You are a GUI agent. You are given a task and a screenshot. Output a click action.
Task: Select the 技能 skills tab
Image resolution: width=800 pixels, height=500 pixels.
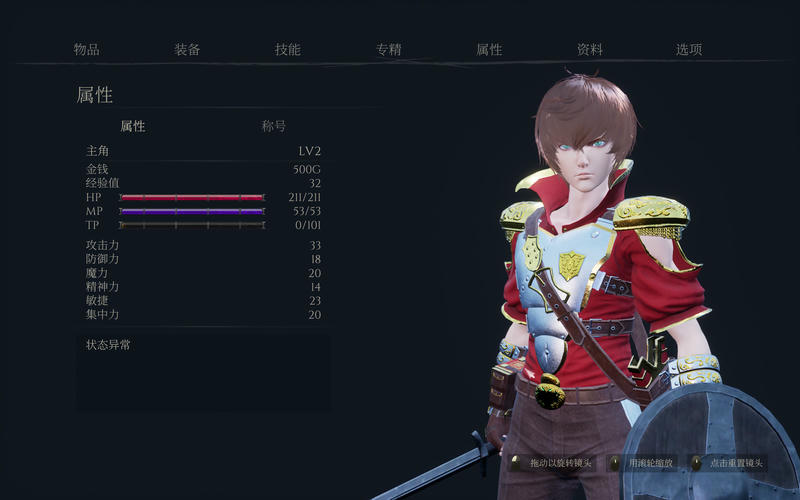288,49
